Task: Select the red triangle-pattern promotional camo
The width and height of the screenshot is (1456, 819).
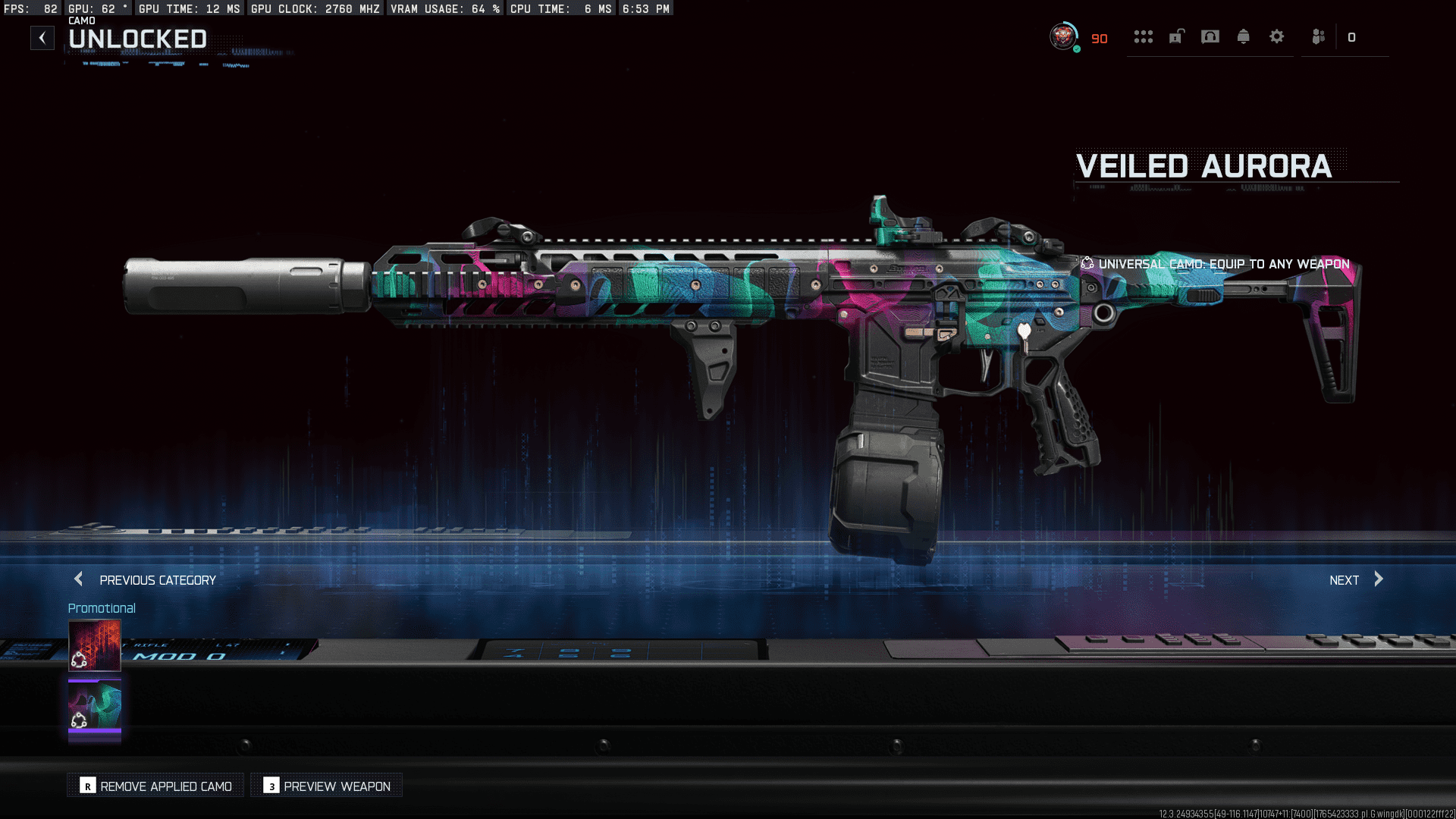Action: point(95,645)
